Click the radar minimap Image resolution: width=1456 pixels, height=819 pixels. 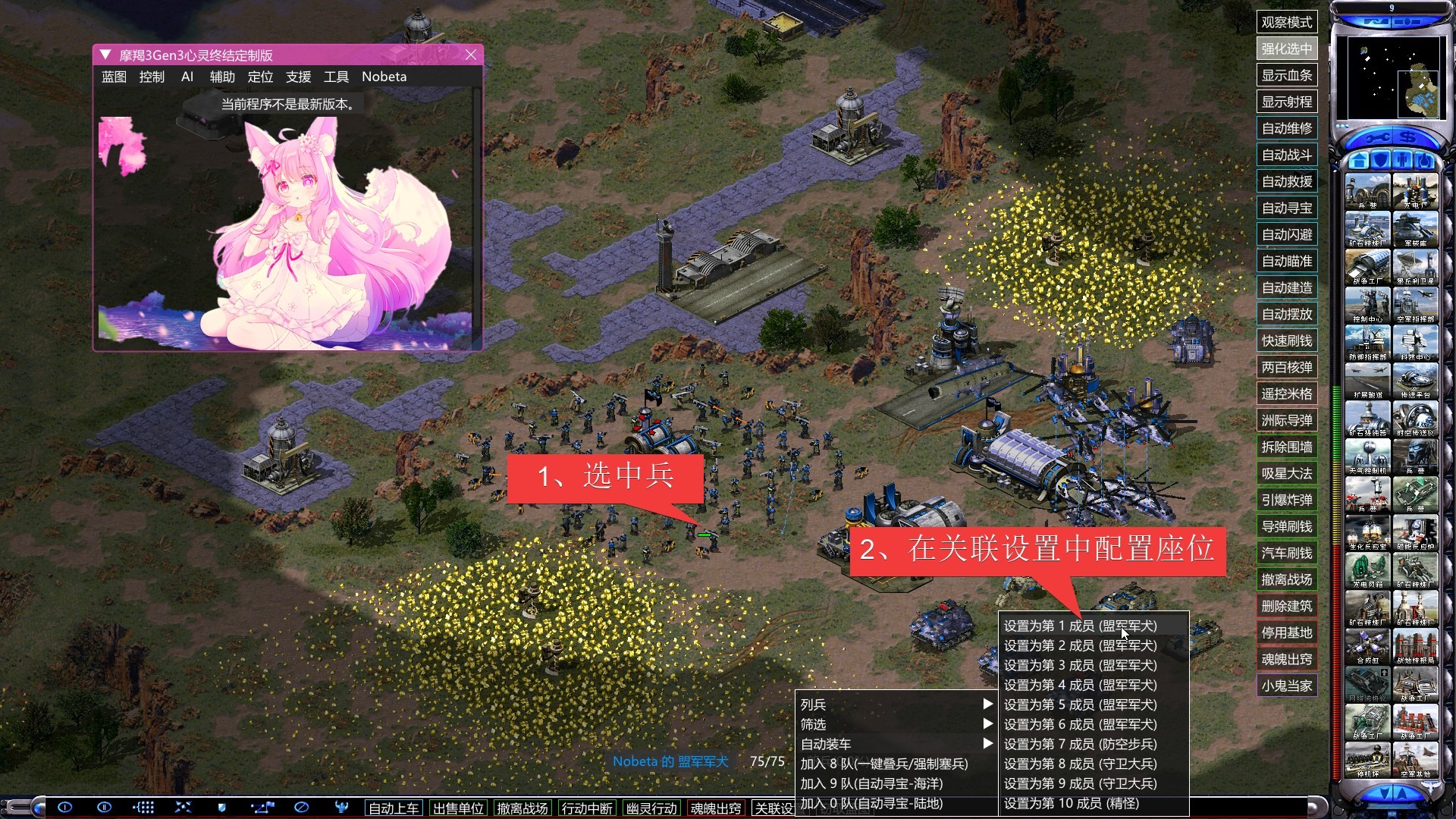click(x=1392, y=78)
